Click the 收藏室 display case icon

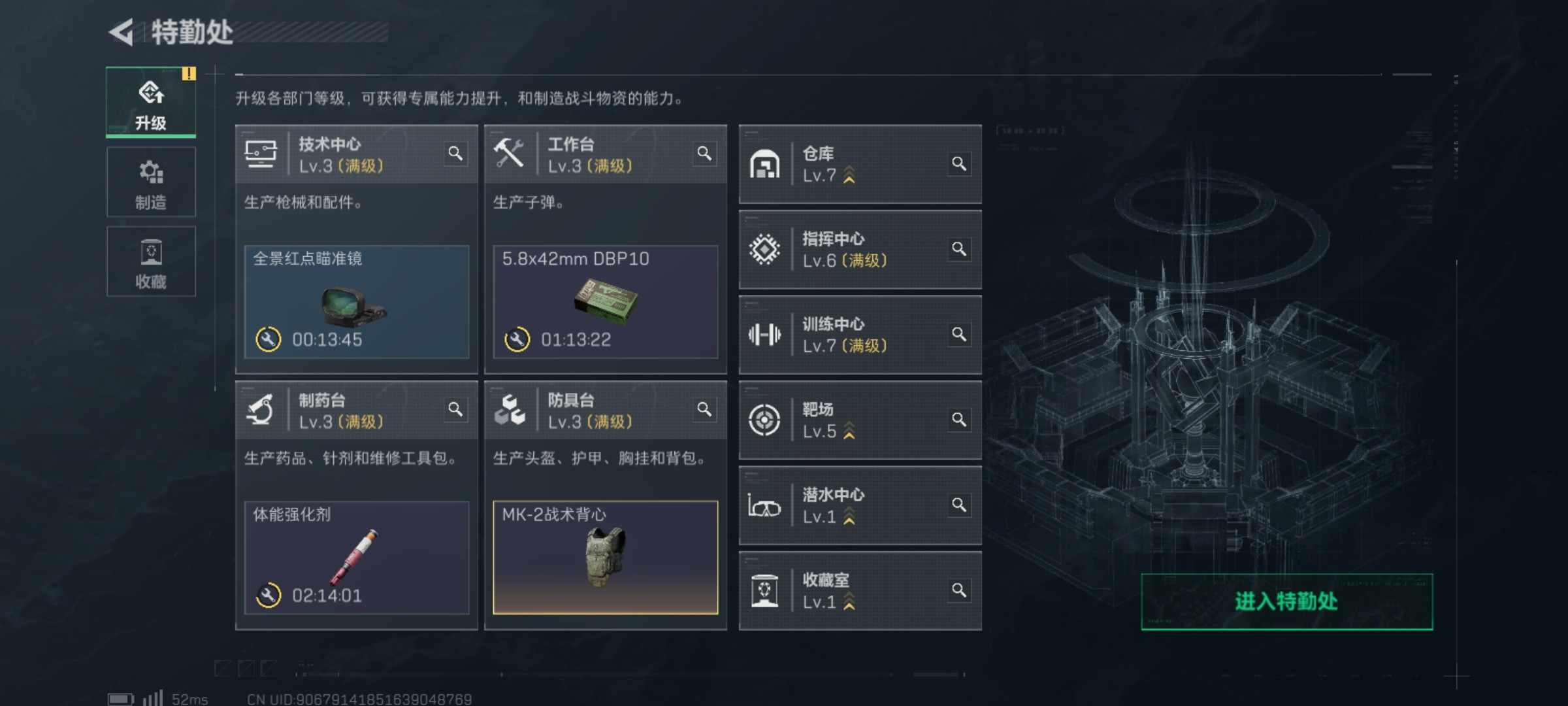click(765, 590)
